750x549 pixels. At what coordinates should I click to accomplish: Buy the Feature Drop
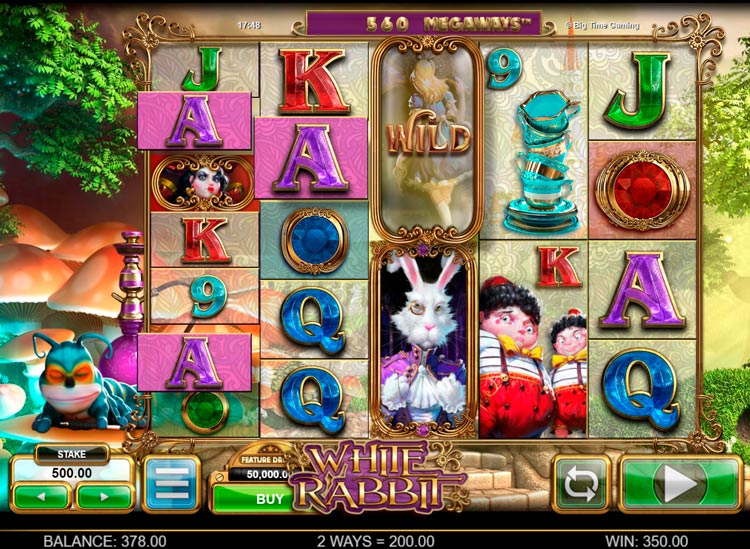pos(268,497)
